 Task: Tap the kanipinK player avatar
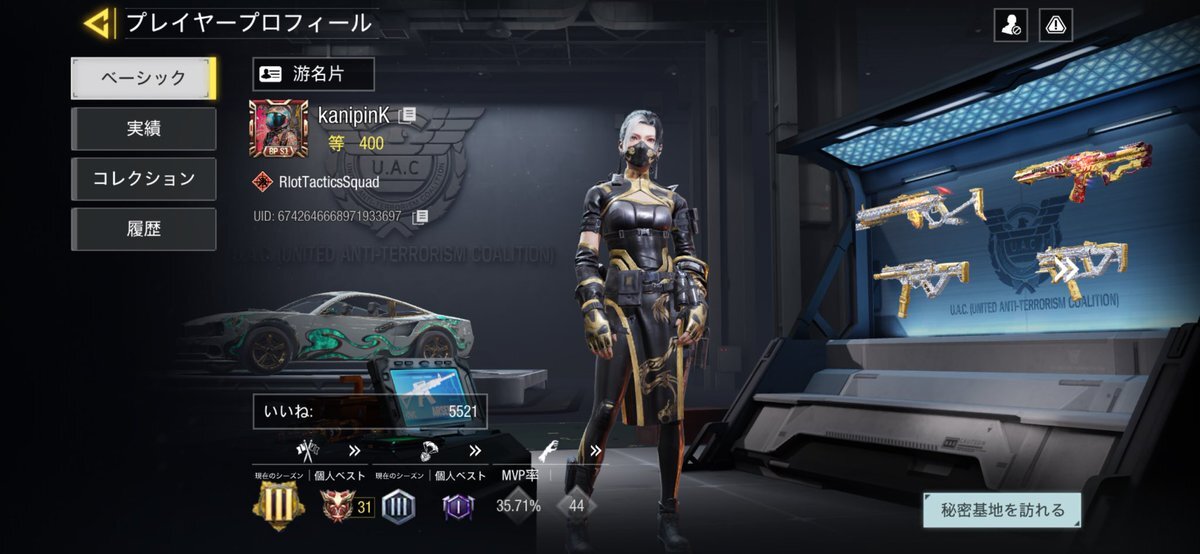(x=278, y=129)
